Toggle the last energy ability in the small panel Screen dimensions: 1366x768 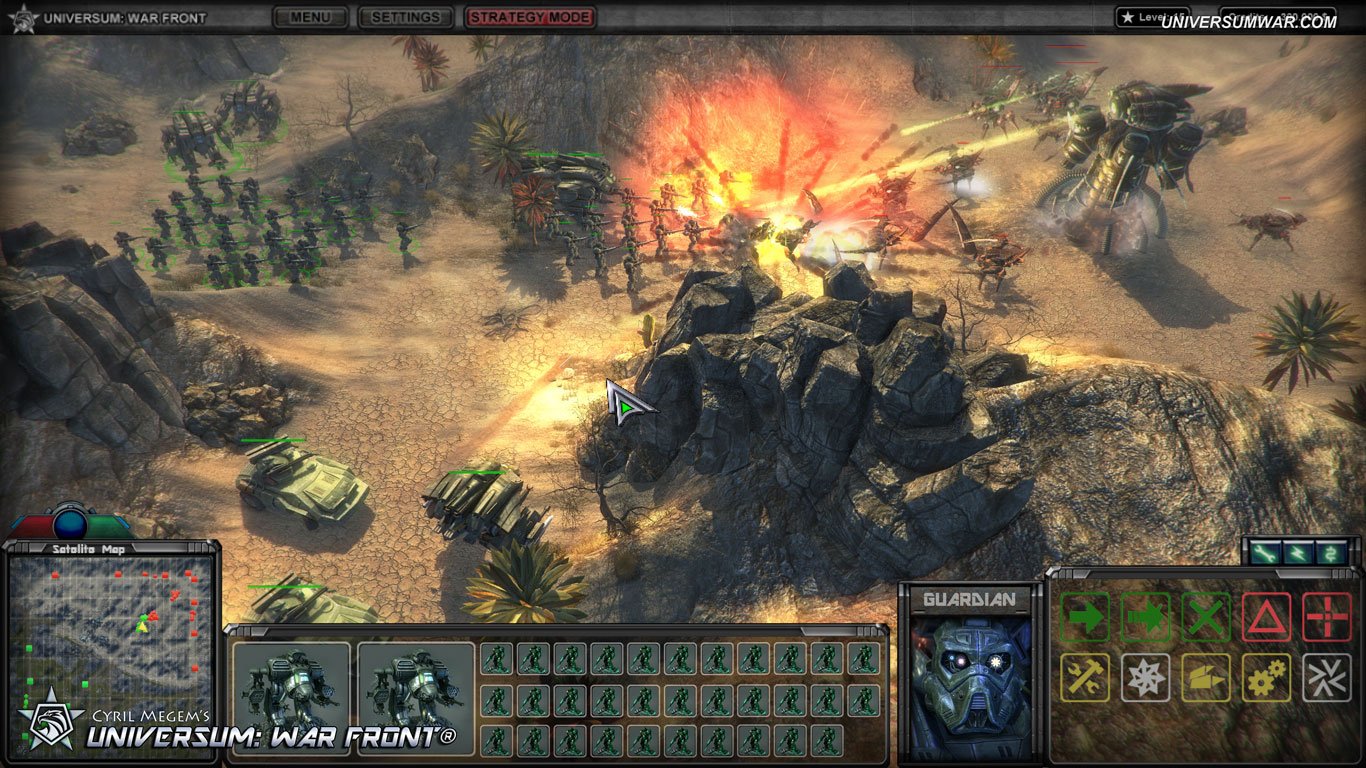(1330, 551)
